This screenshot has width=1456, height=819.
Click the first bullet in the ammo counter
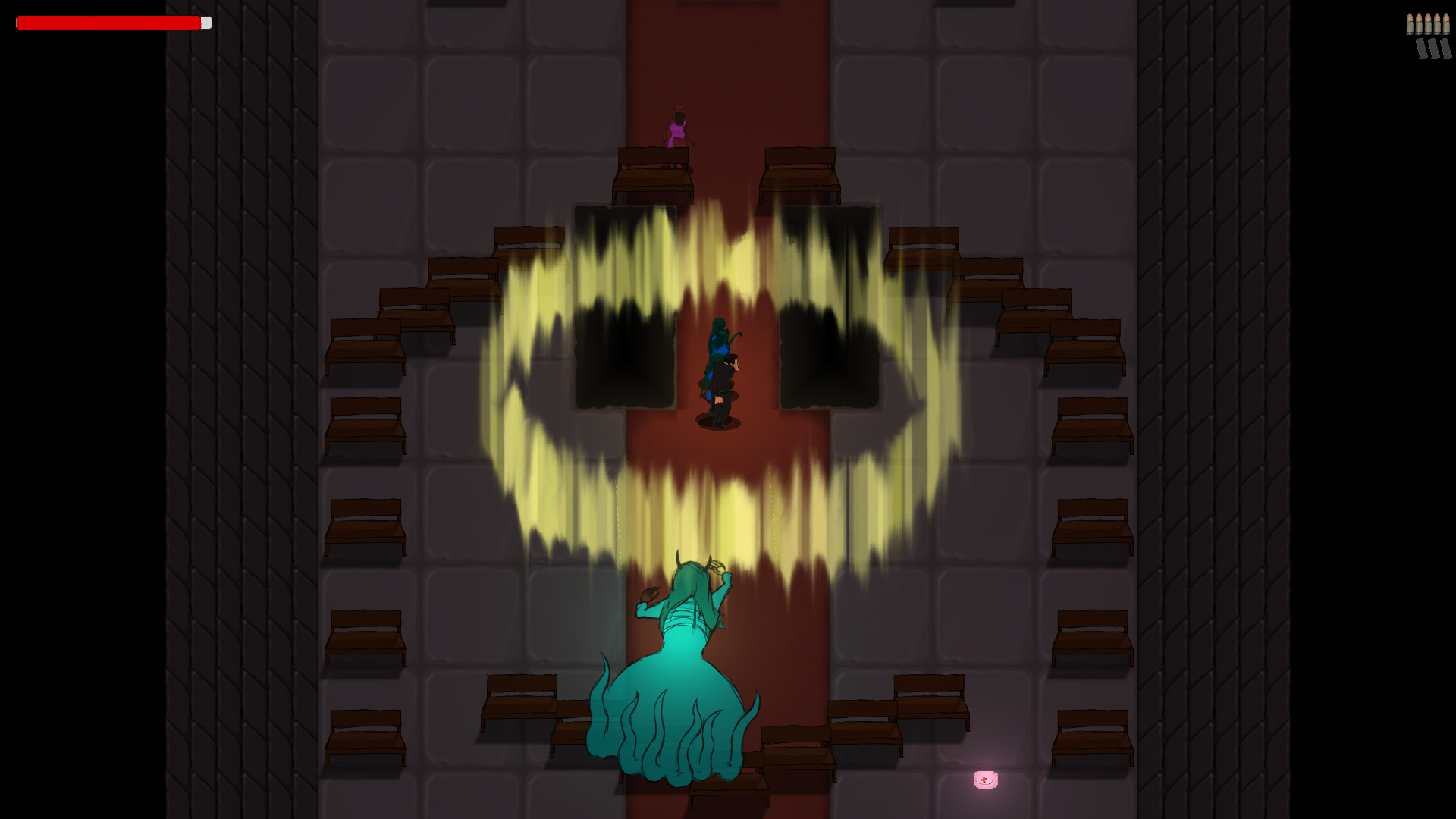[x=1410, y=24]
